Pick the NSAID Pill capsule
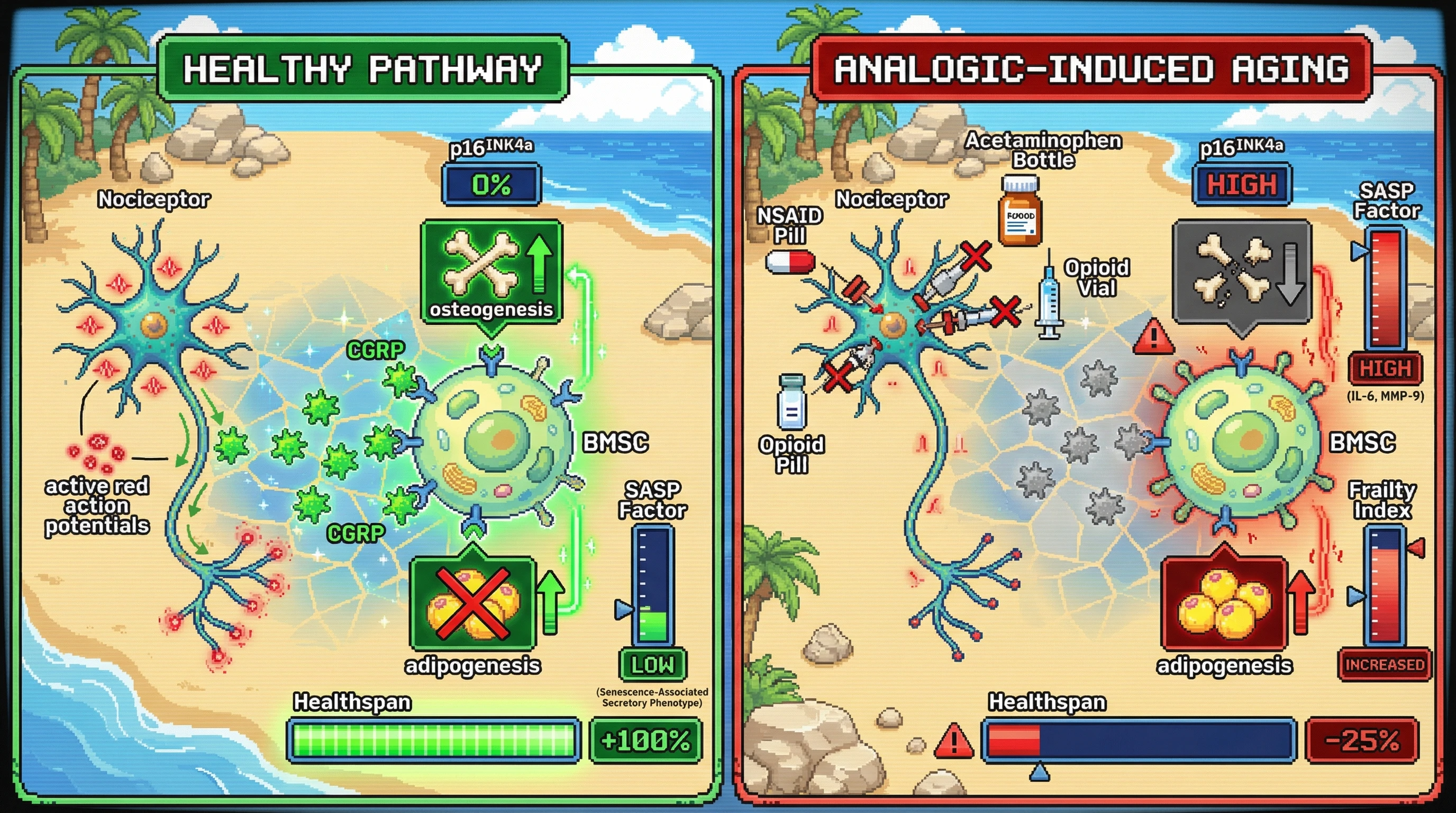 789,262
